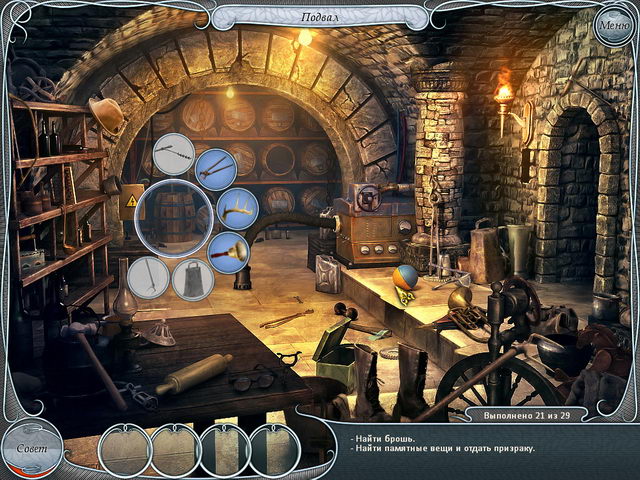The height and width of the screenshot is (480, 640).
Task: Select the corkscrew drill item circle
Action: 174,153
